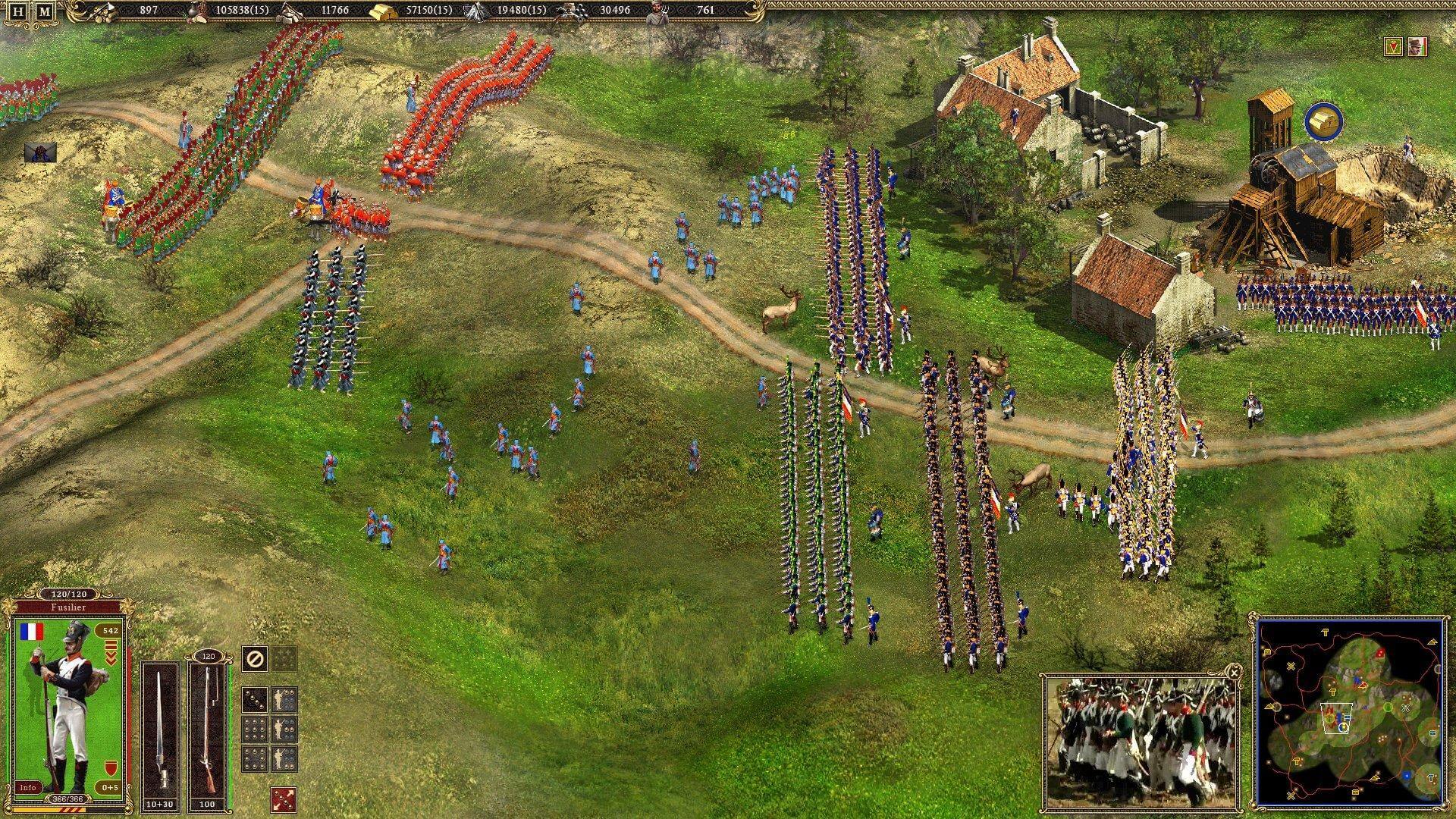1456x819 pixels.
Task: Select the officer portrait icon
Action: coord(1417,47)
